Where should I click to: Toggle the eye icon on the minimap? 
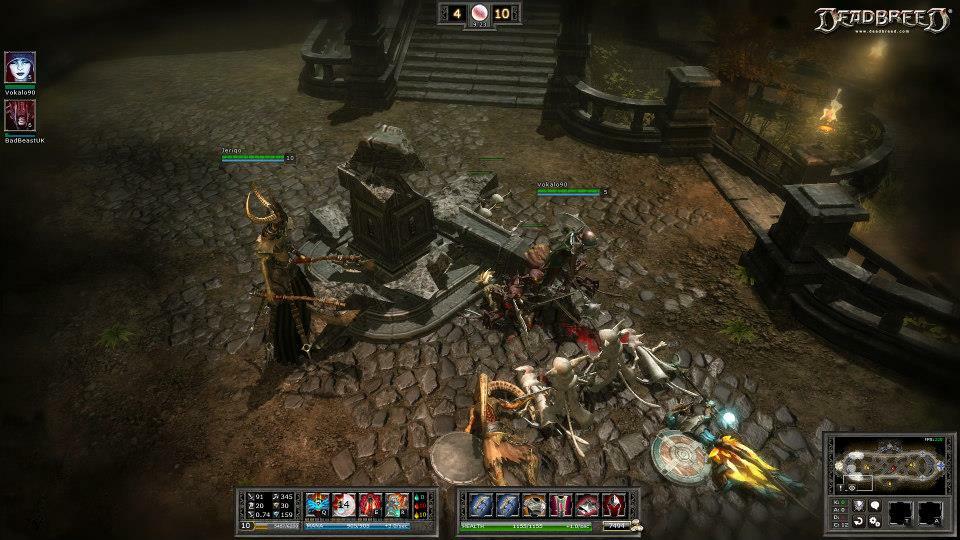click(x=852, y=486)
